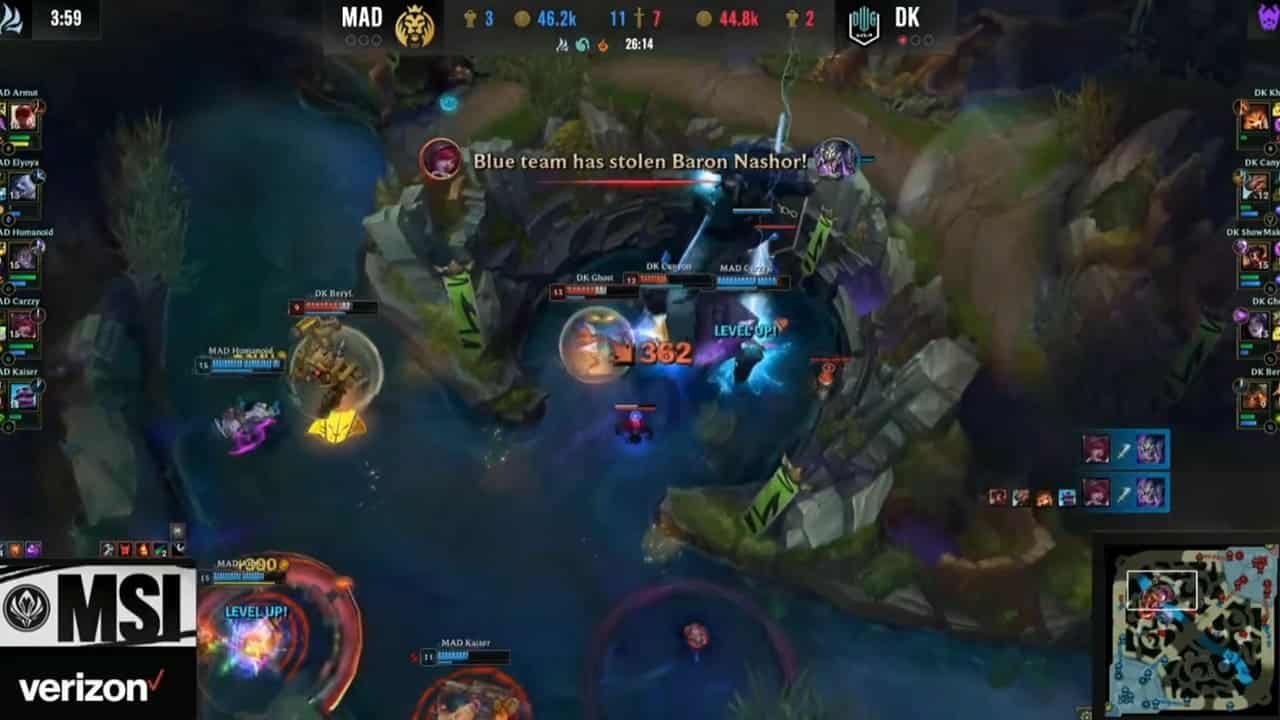This screenshot has width=1280, height=720.
Task: Click the Blue team Baron steal announcement
Action: pos(640,160)
